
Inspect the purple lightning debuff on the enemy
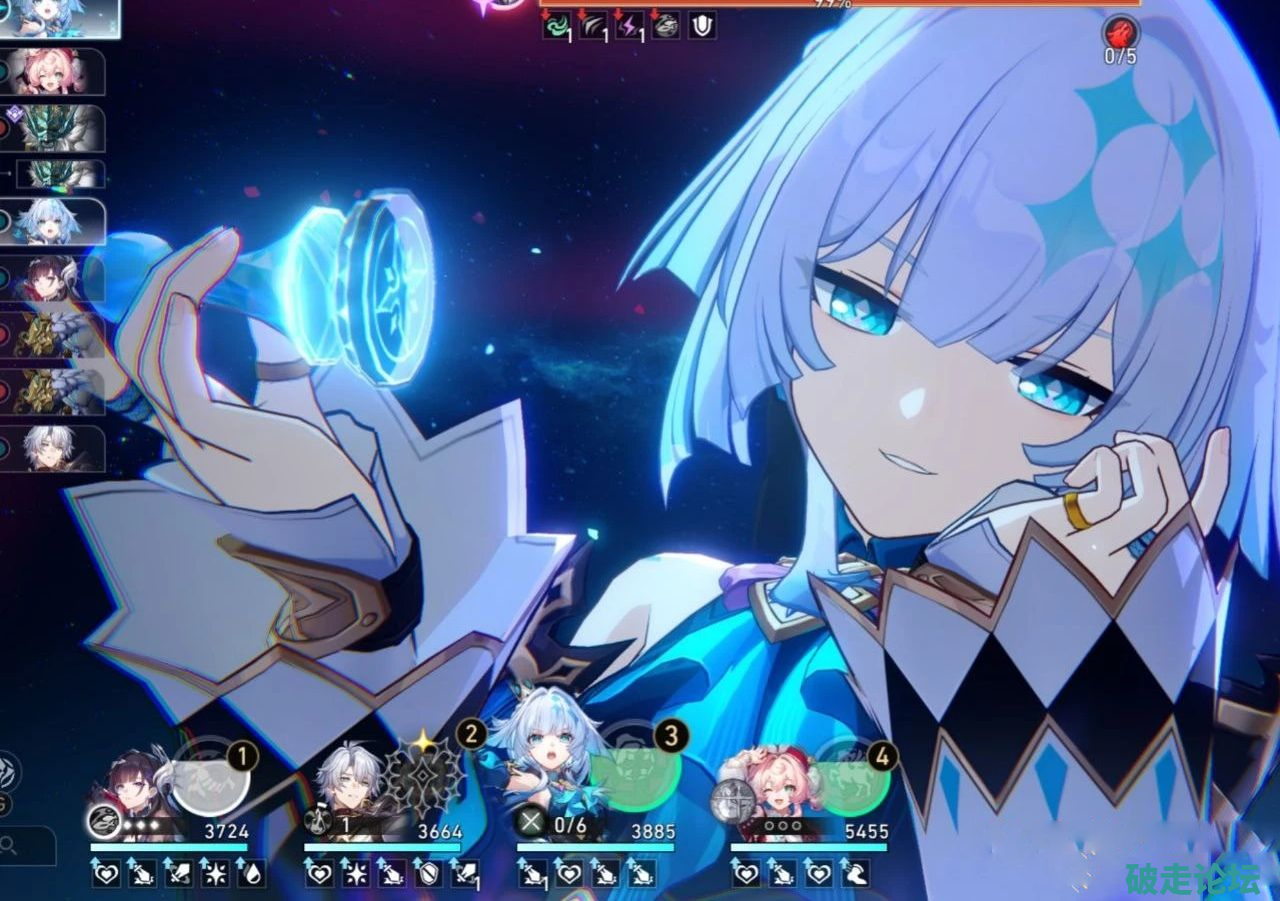pyautogui.click(x=629, y=26)
